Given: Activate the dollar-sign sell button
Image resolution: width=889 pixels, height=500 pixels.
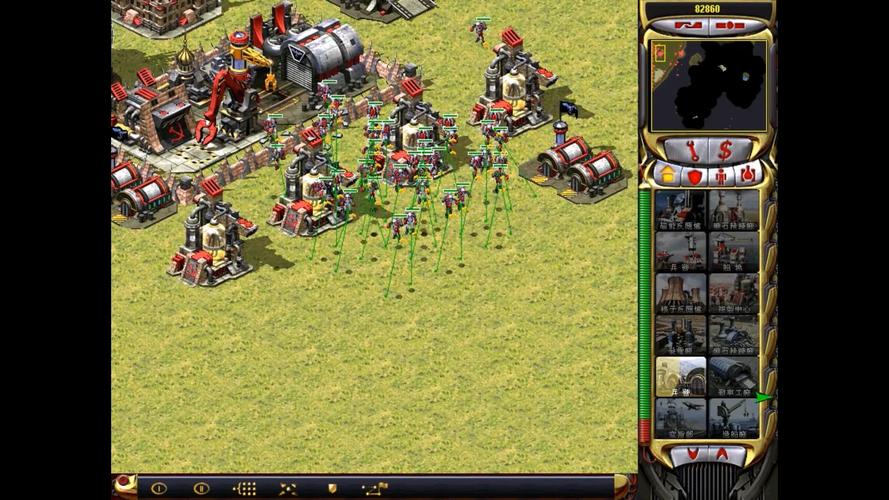Looking at the screenshot, I should click(x=725, y=150).
